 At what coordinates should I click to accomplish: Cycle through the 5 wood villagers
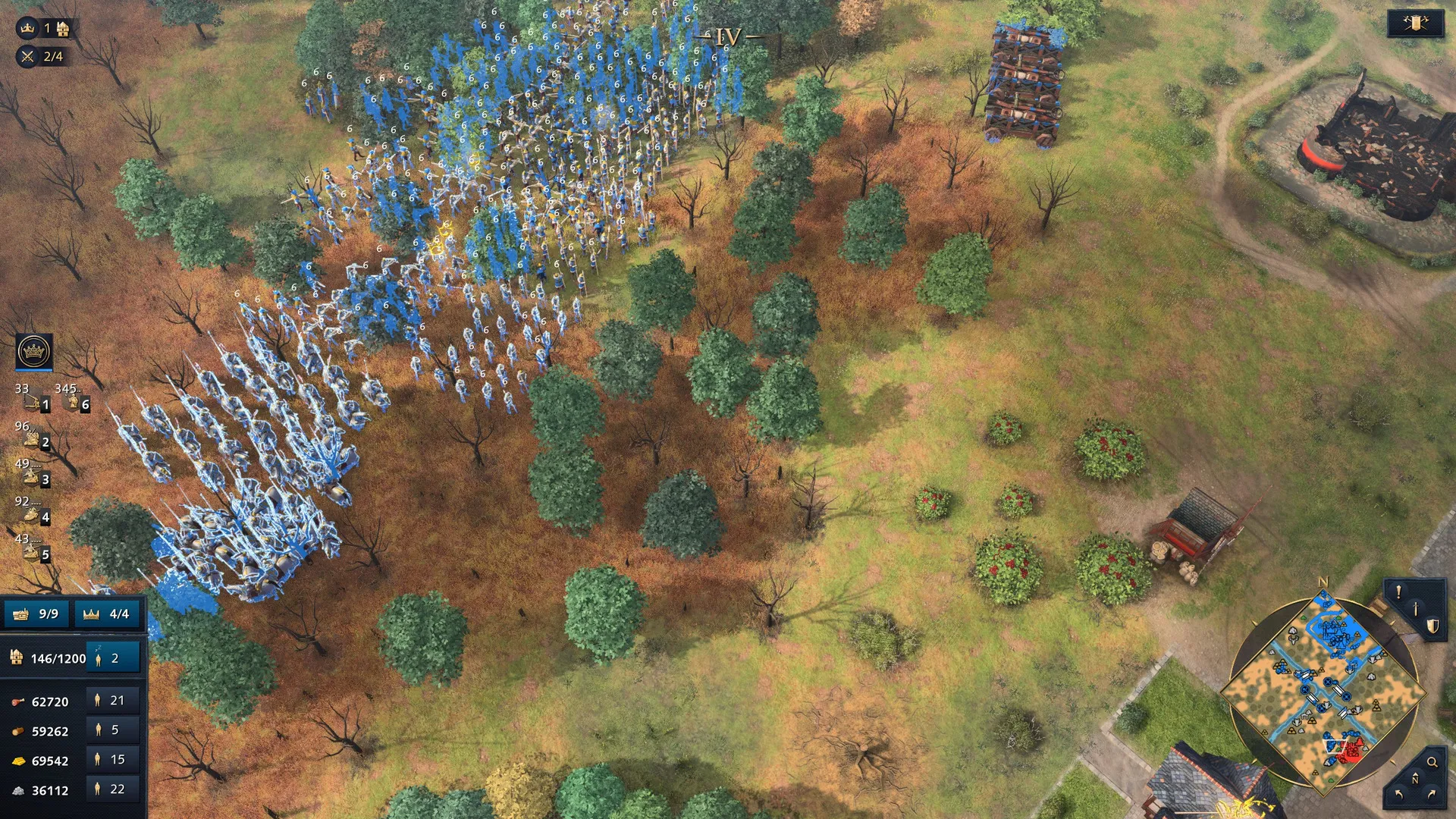pyautogui.click(x=112, y=730)
